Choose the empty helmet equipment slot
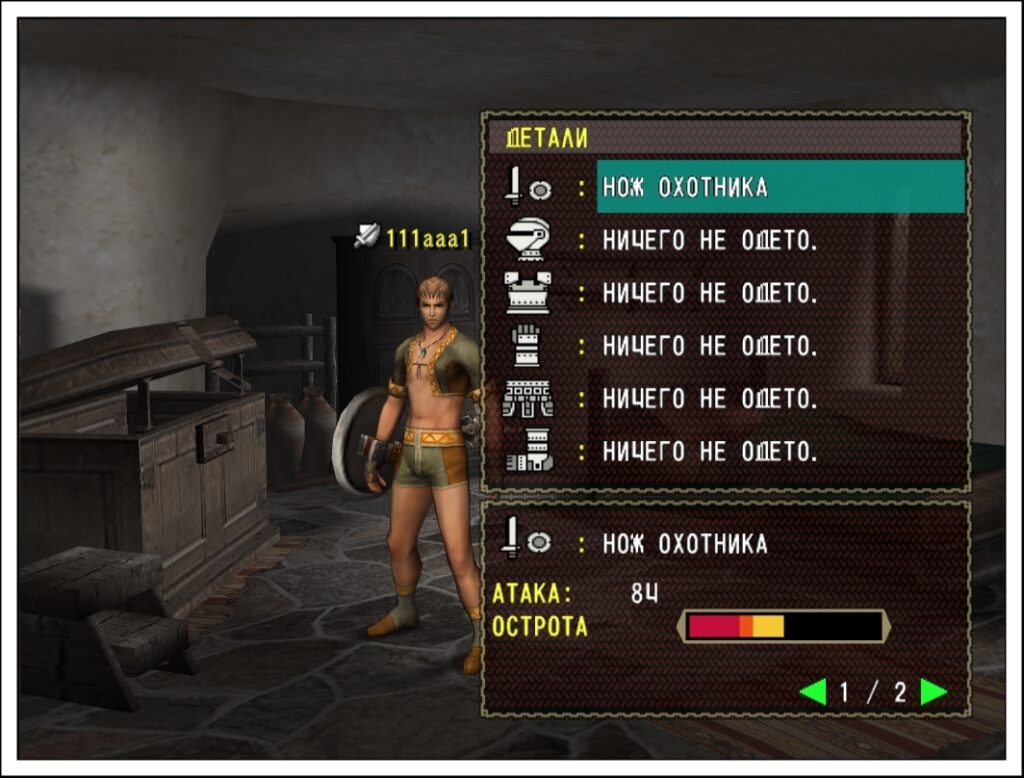Viewport: 1024px width, 778px height. (x=710, y=240)
